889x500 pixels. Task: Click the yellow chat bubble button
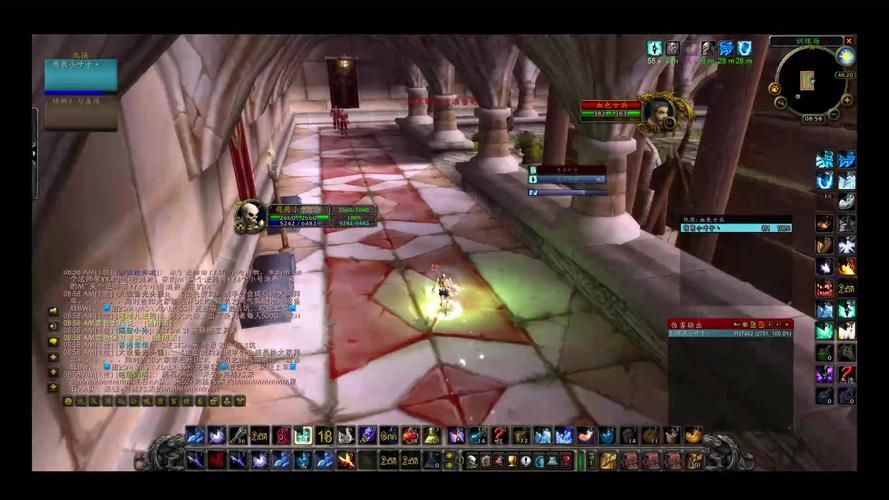[x=53, y=341]
